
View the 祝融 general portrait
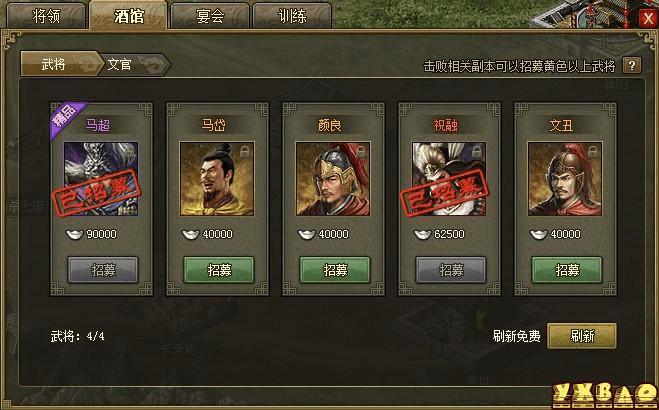point(450,178)
